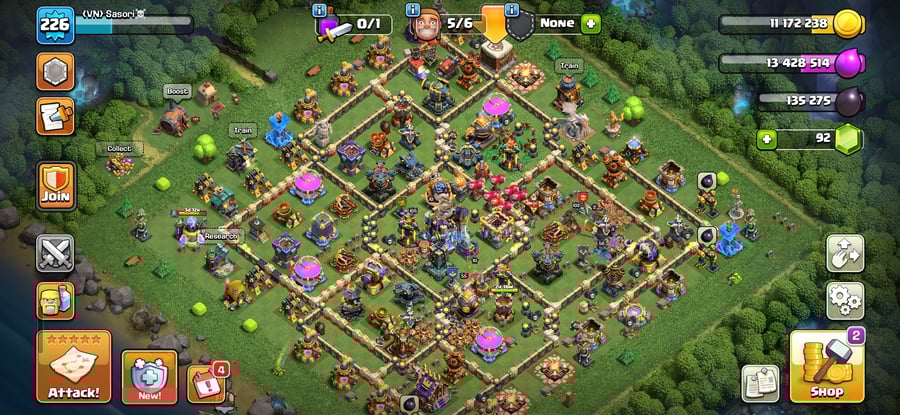This screenshot has height=415, width=900.
Task: Enter village layout edit mode with hand icon
Action: coord(845,254)
